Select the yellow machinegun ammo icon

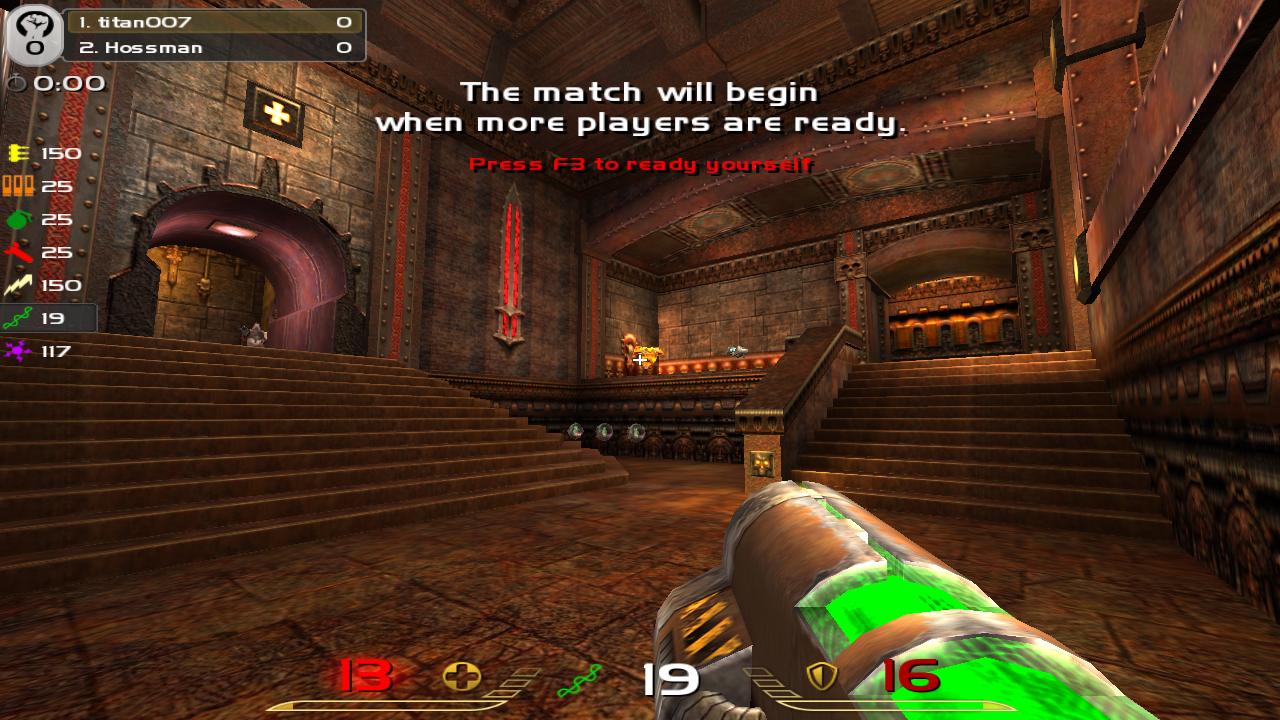point(18,153)
